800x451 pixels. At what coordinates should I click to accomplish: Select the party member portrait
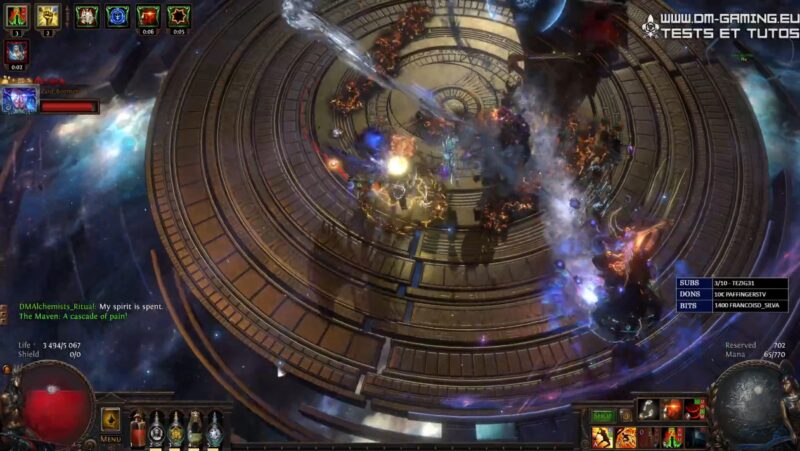(x=19, y=99)
